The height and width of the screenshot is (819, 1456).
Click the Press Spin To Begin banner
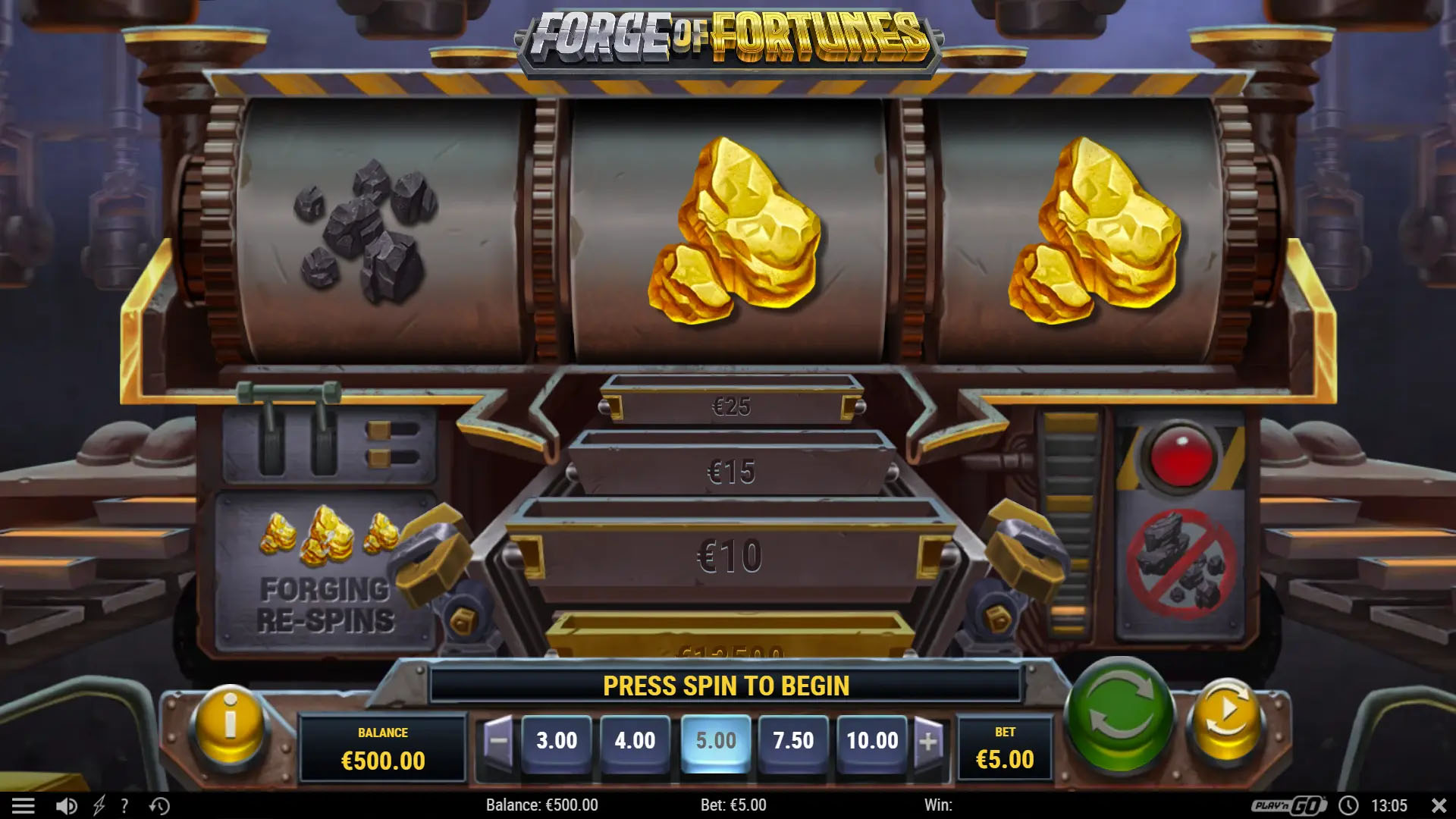pos(724,685)
